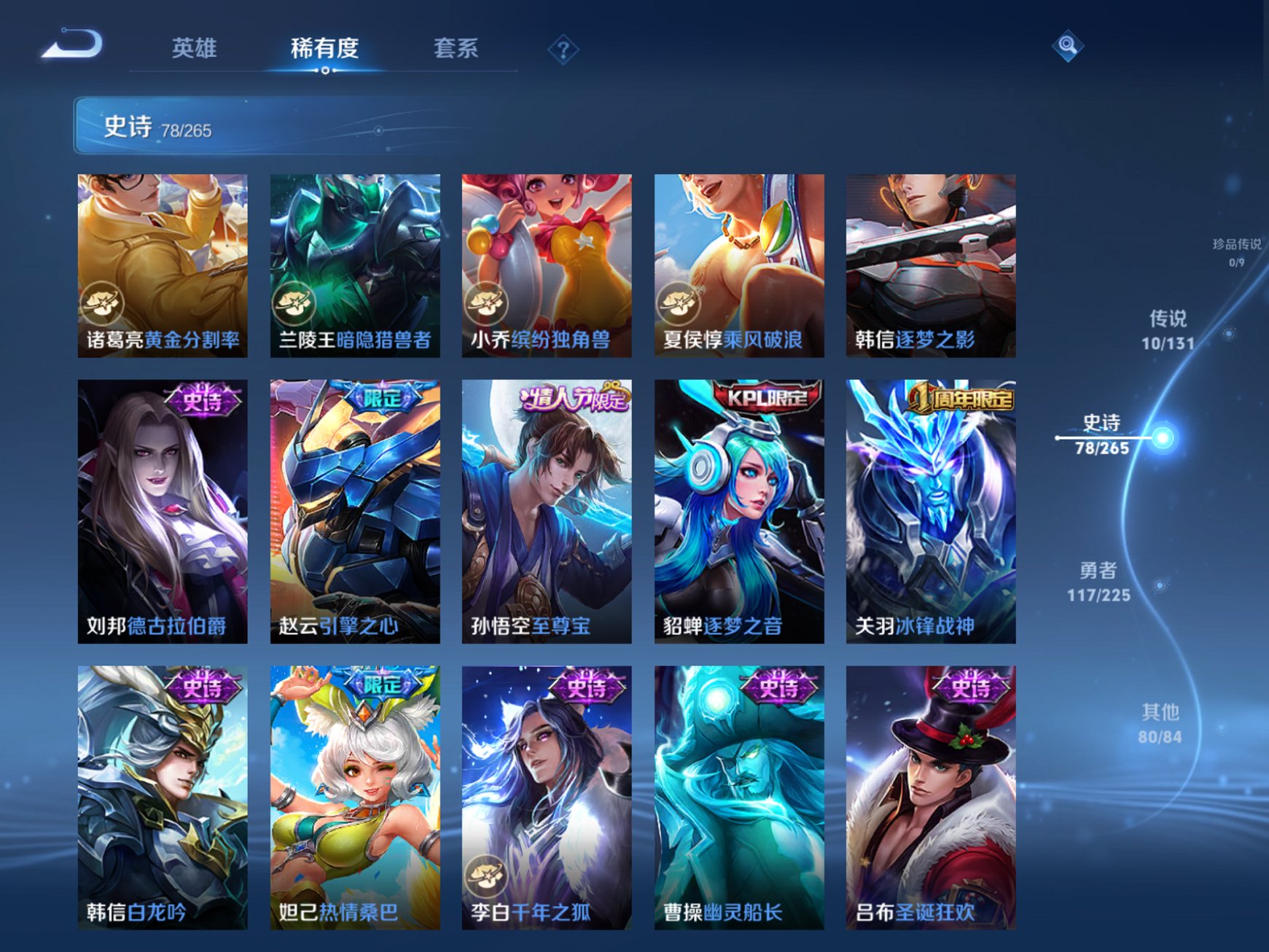Open the search function
This screenshot has height=952, width=1269.
1067,47
